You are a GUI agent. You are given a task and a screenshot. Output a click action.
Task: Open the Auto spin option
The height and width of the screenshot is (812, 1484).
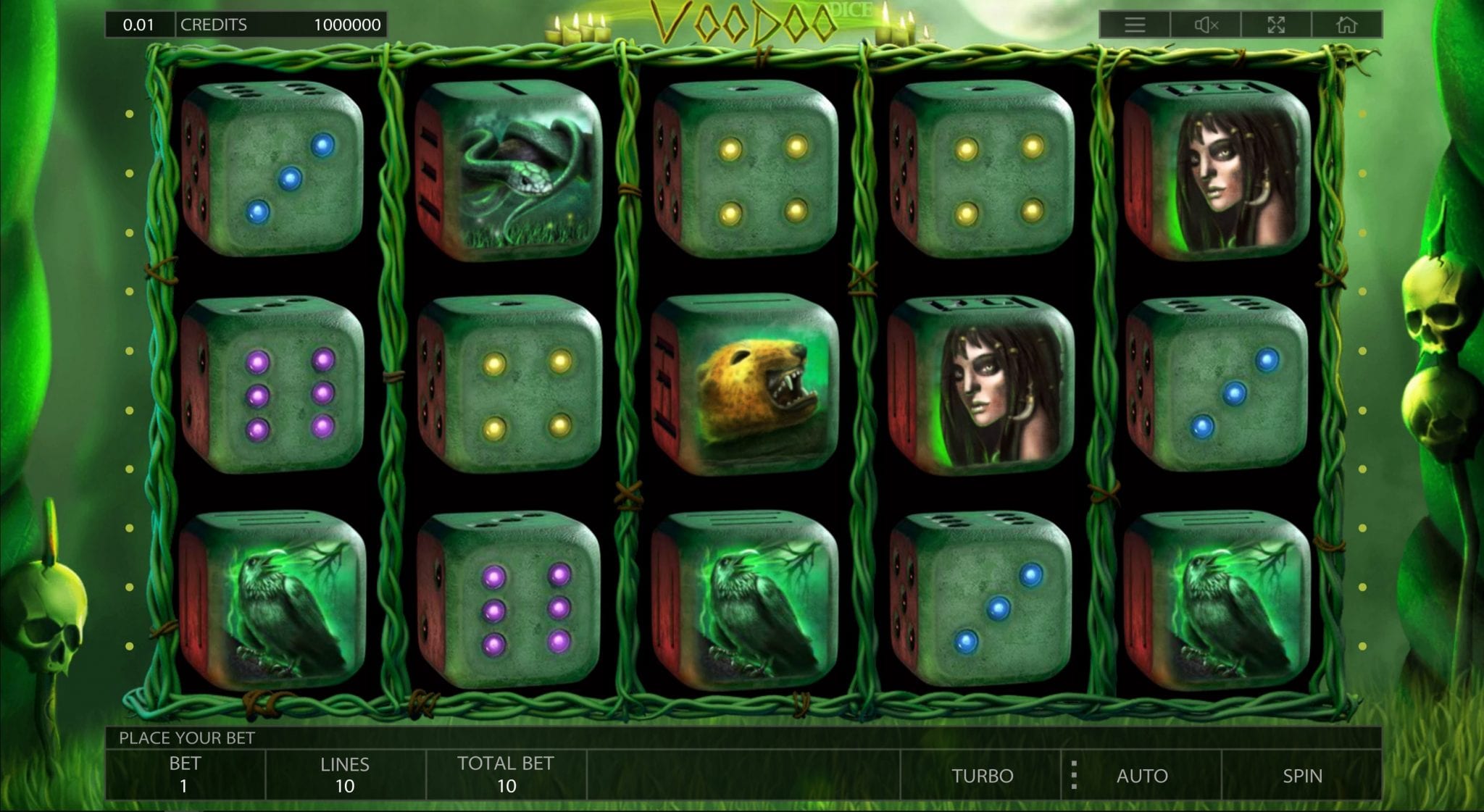point(1142,776)
